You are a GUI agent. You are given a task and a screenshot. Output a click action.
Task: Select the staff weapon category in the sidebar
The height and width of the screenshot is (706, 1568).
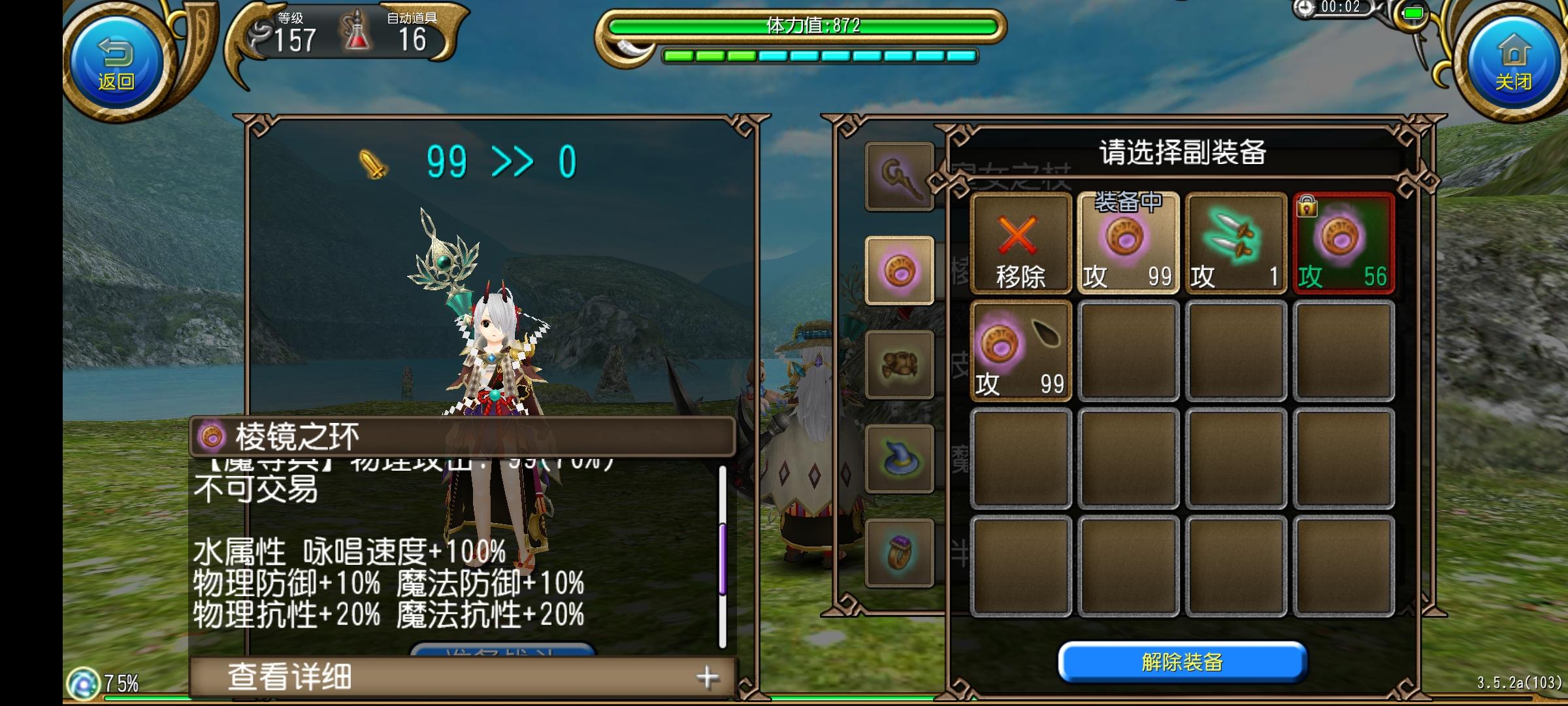[899, 175]
